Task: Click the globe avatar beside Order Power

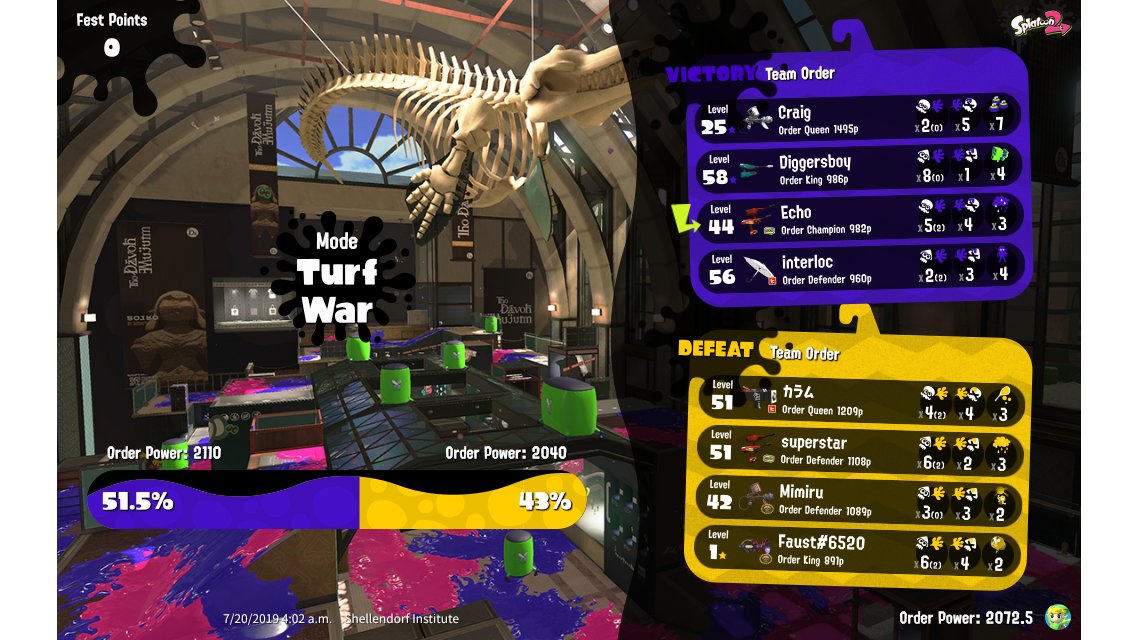Action: [x=1057, y=617]
